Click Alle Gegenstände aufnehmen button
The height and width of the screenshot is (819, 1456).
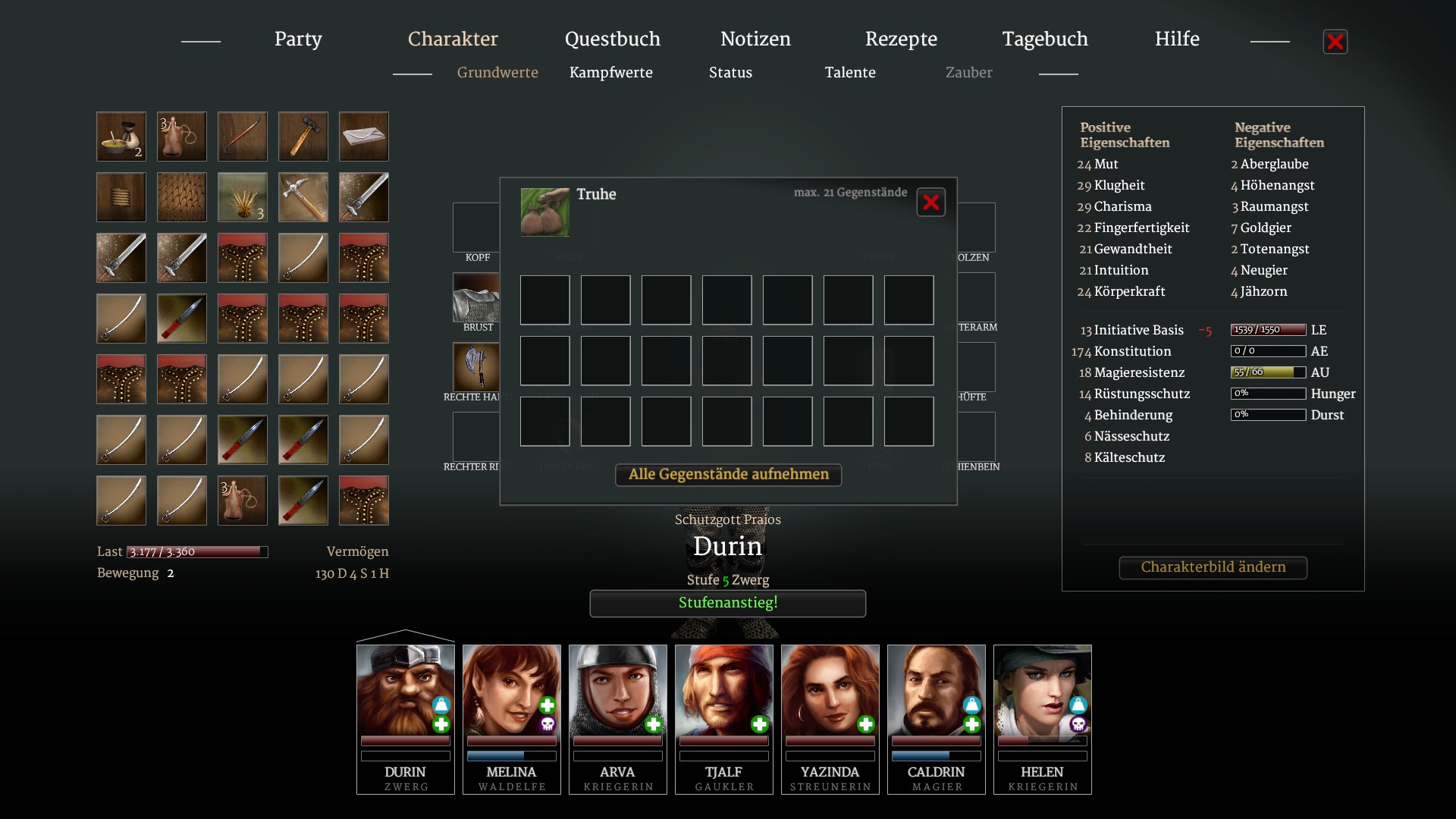pos(728,475)
